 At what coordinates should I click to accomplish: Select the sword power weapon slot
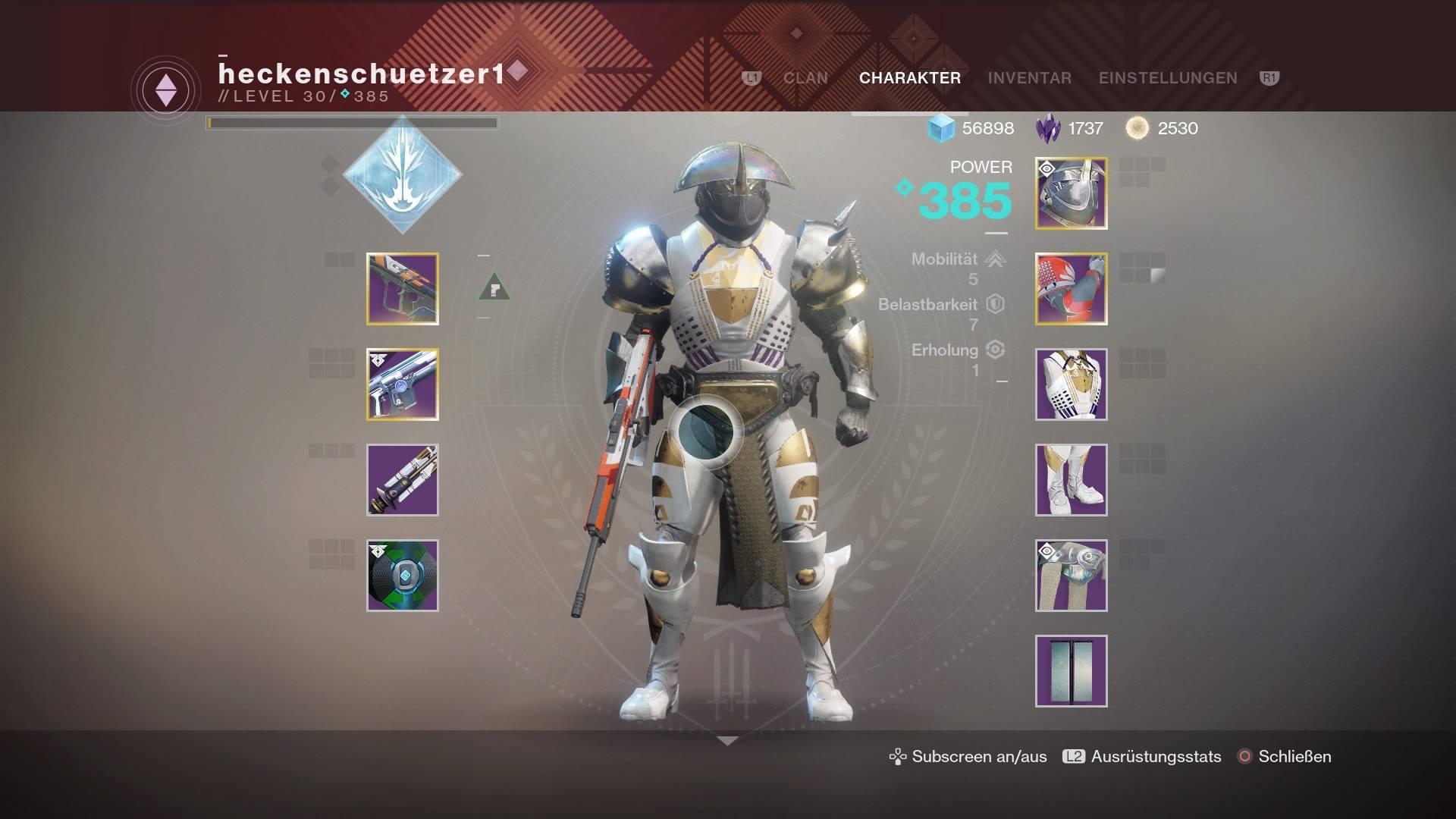403,480
